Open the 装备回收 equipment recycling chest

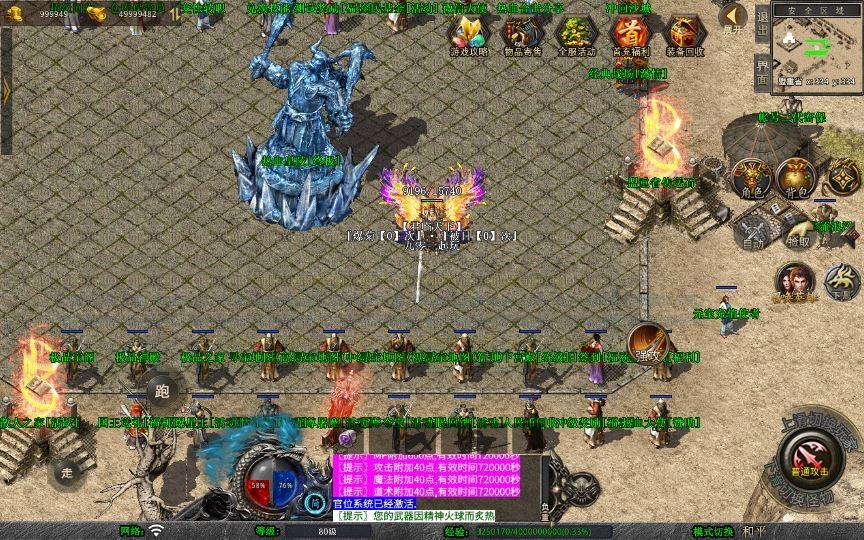[x=684, y=34]
